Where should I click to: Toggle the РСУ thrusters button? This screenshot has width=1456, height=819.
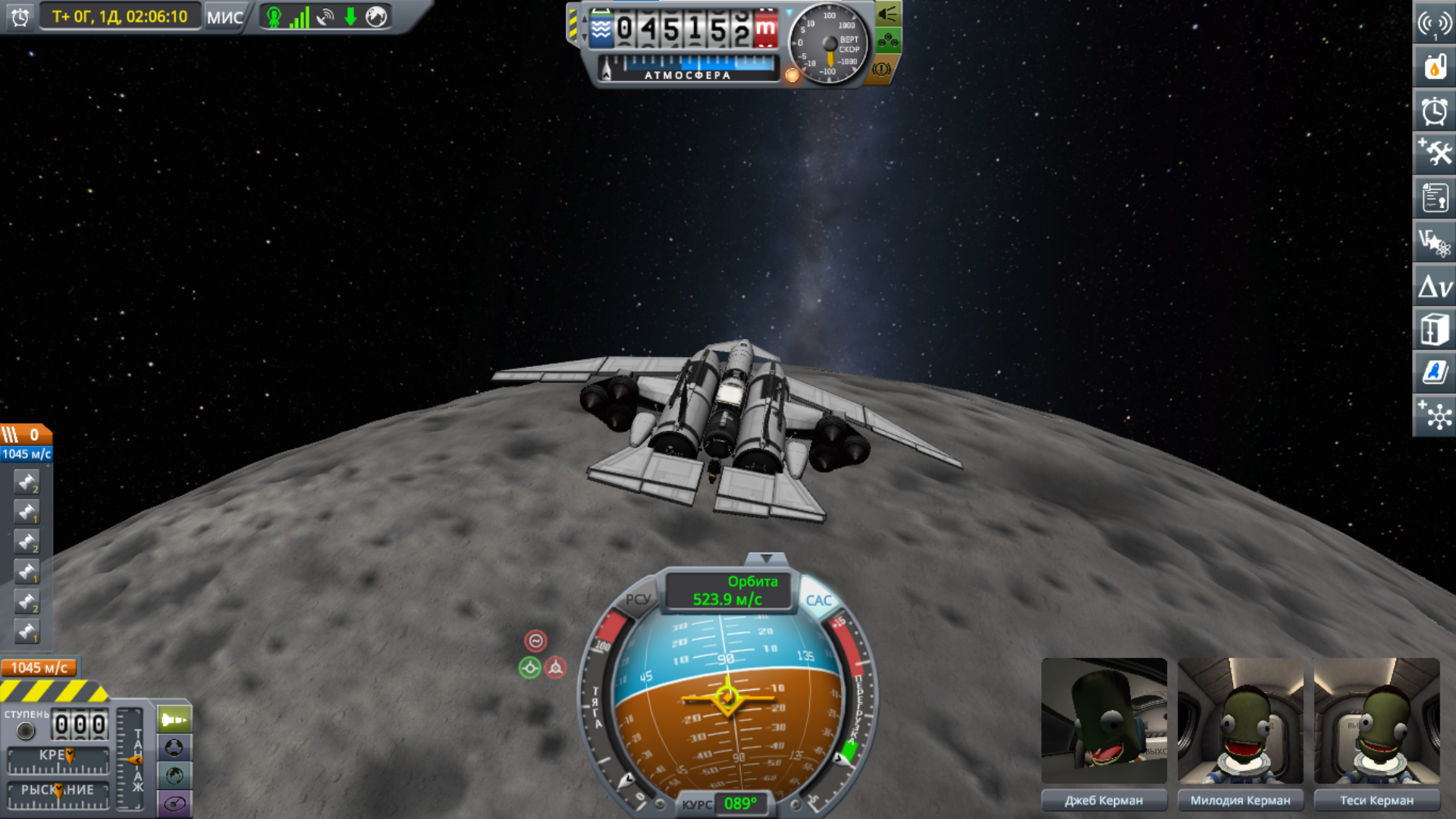point(638,599)
